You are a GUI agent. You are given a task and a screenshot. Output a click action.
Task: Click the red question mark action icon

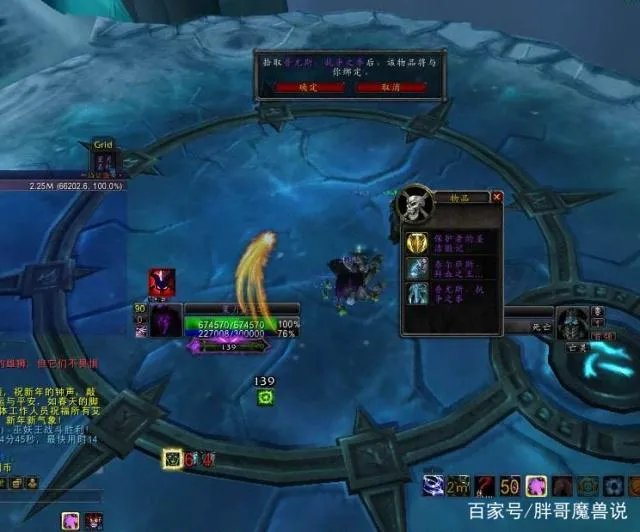pos(485,486)
